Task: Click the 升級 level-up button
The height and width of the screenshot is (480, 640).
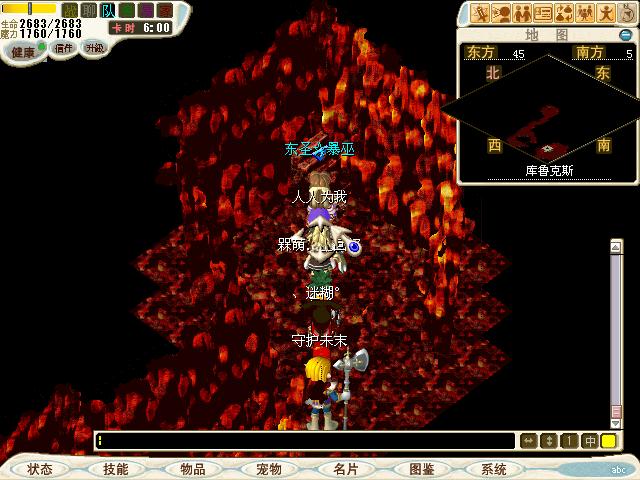Action: pyautogui.click(x=94, y=47)
